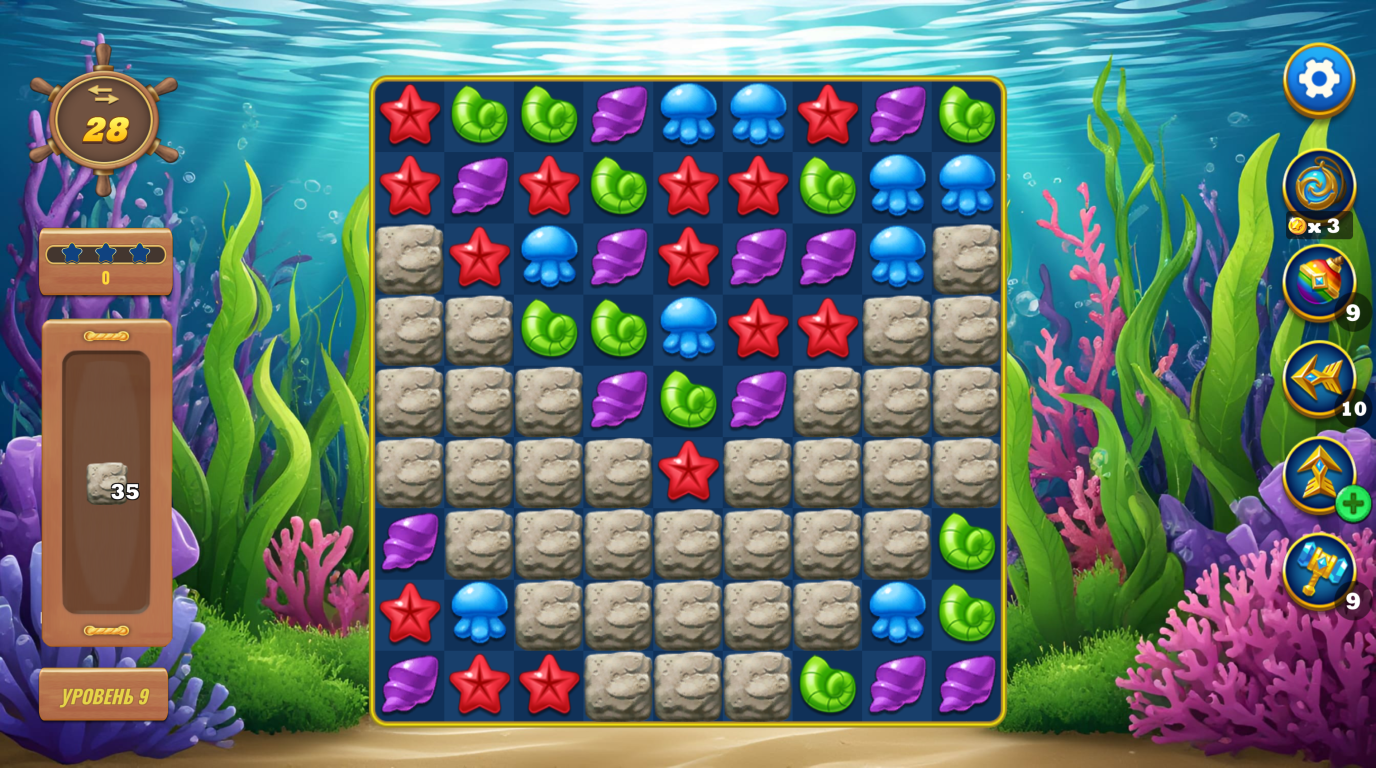Click the green shell in the bottom row
The image size is (1376, 768).
coord(827,687)
